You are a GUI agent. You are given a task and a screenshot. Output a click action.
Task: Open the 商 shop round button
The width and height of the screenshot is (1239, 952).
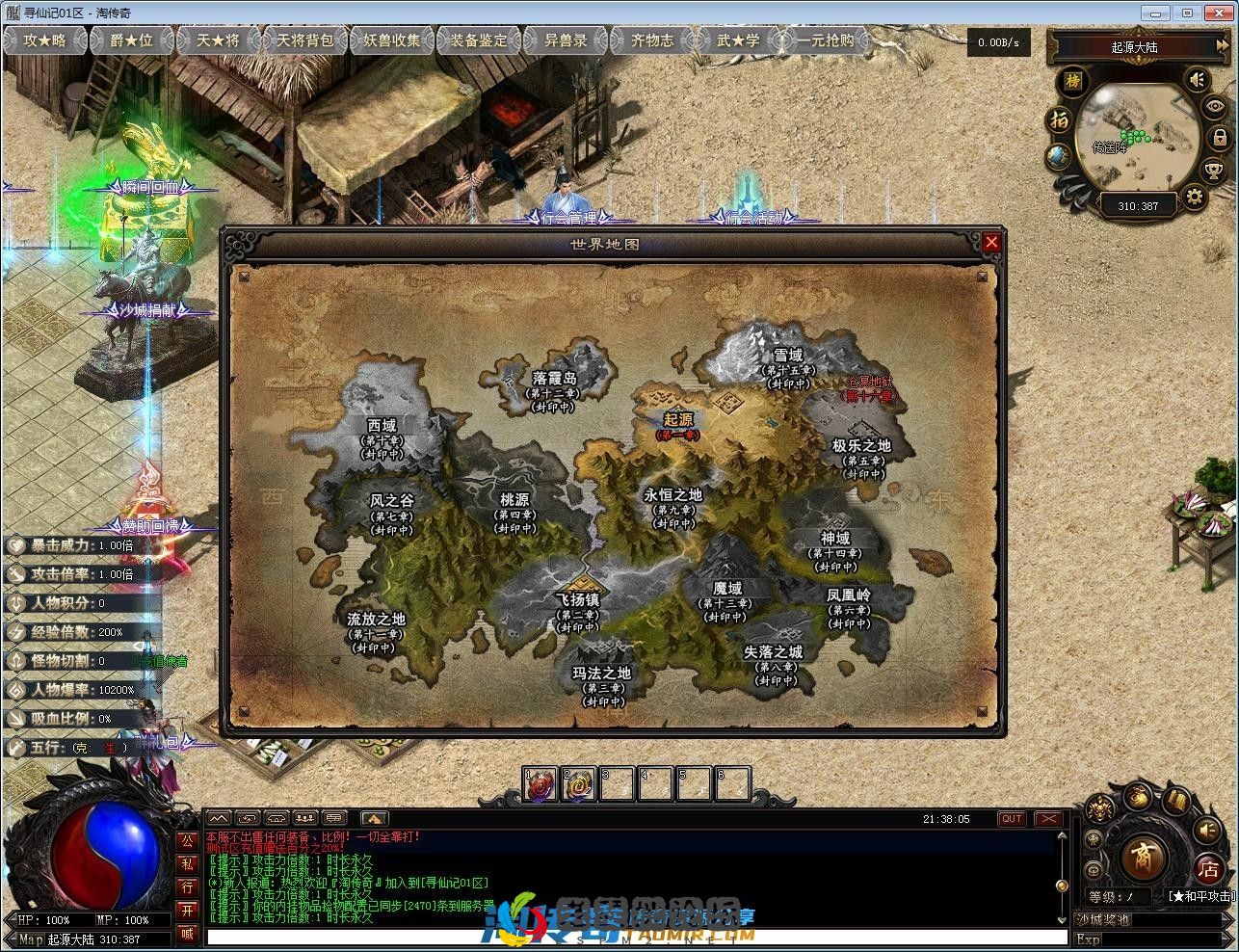point(1145,855)
